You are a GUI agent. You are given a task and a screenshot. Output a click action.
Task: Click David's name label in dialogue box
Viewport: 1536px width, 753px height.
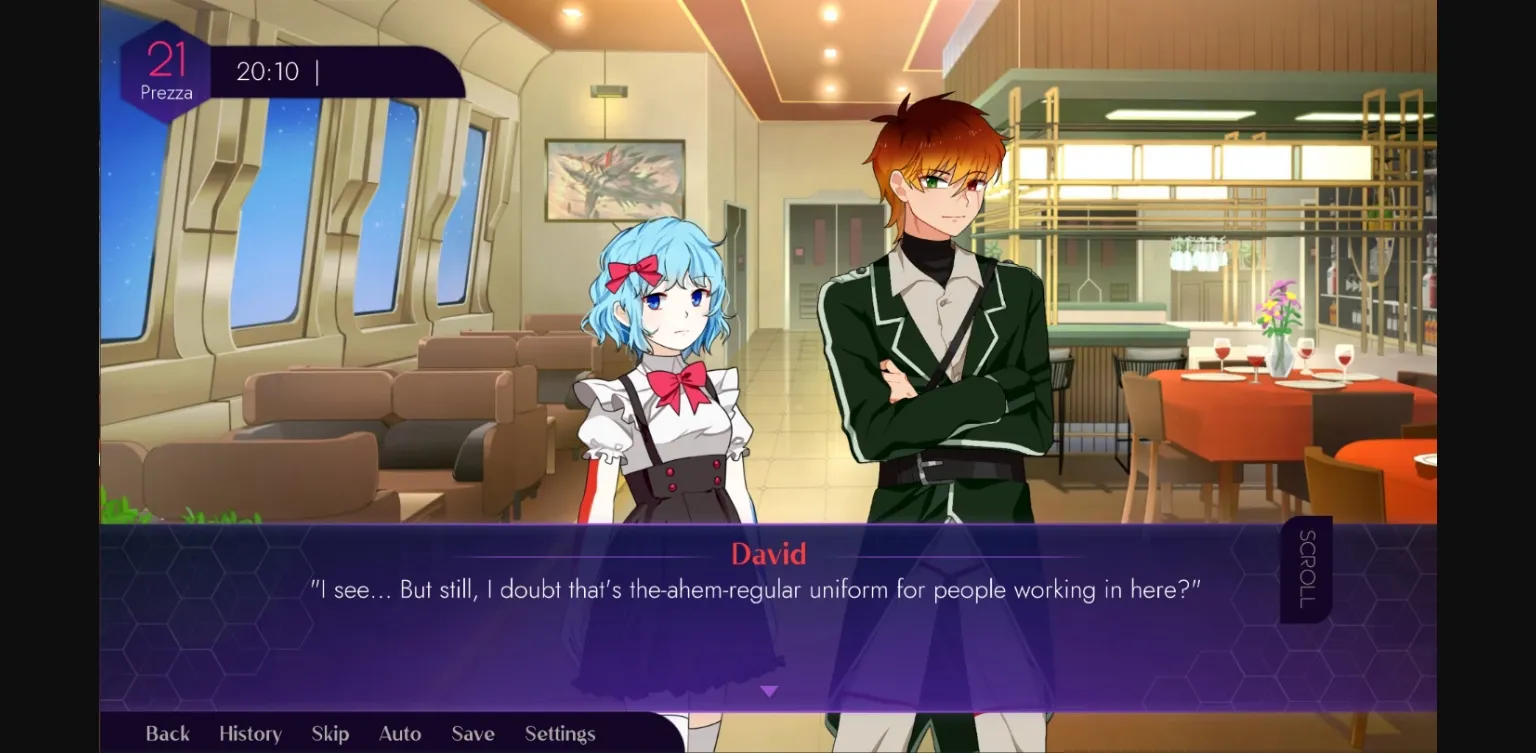point(768,554)
